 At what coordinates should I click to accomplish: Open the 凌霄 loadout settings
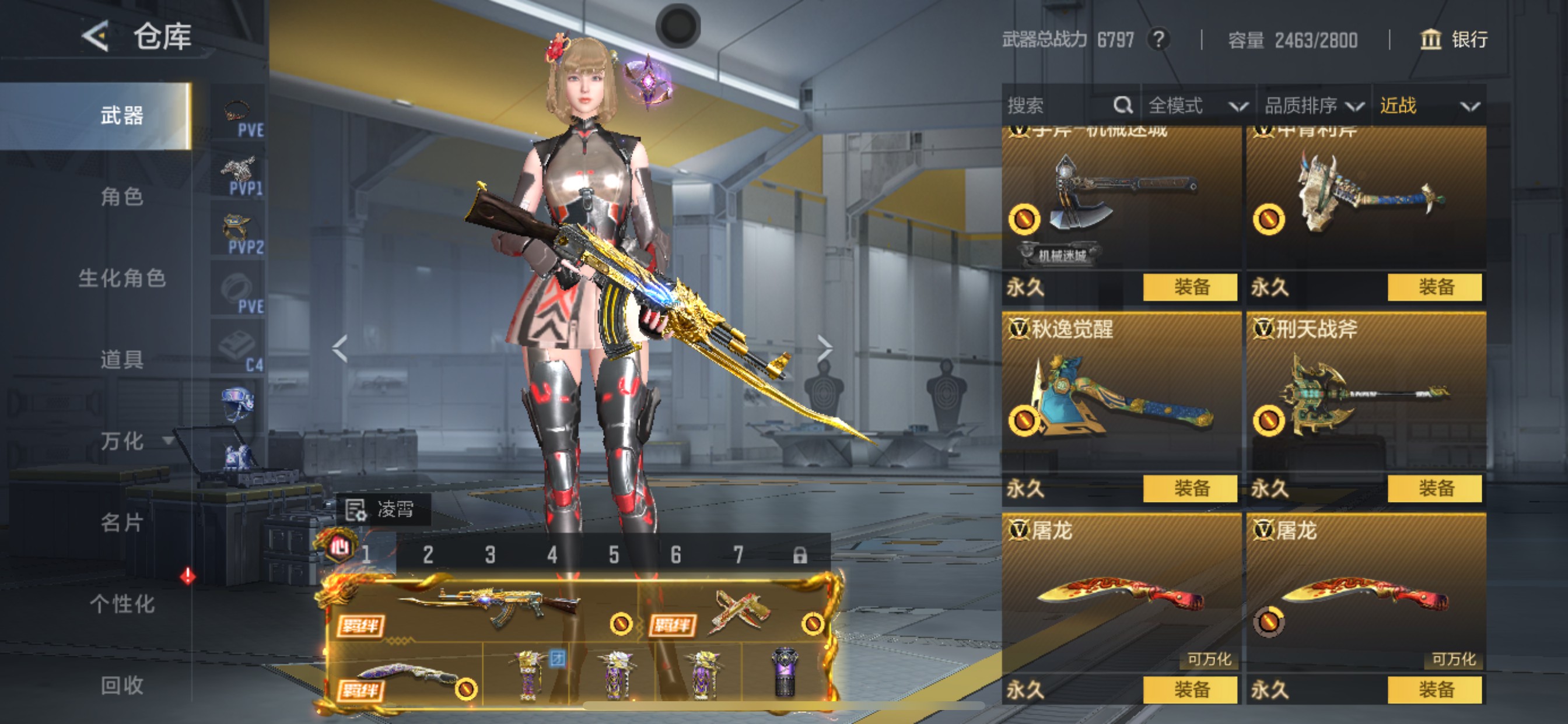click(x=383, y=509)
